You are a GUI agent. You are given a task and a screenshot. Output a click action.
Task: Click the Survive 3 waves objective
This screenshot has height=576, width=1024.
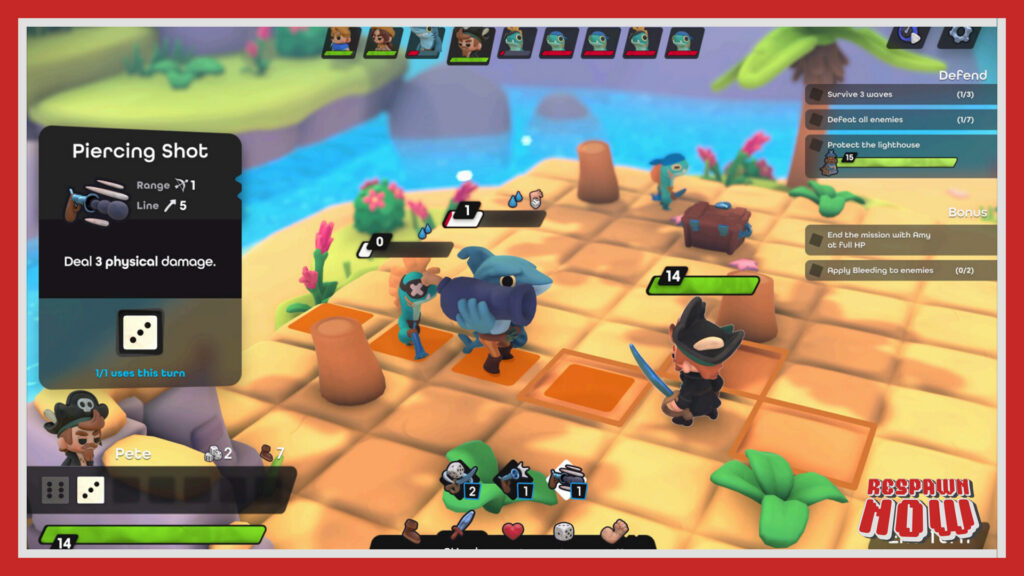coord(900,94)
